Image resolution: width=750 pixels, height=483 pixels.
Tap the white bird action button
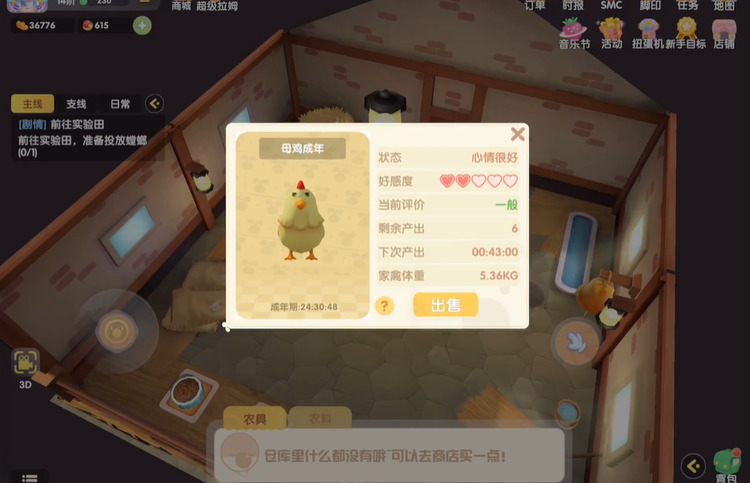click(x=576, y=341)
